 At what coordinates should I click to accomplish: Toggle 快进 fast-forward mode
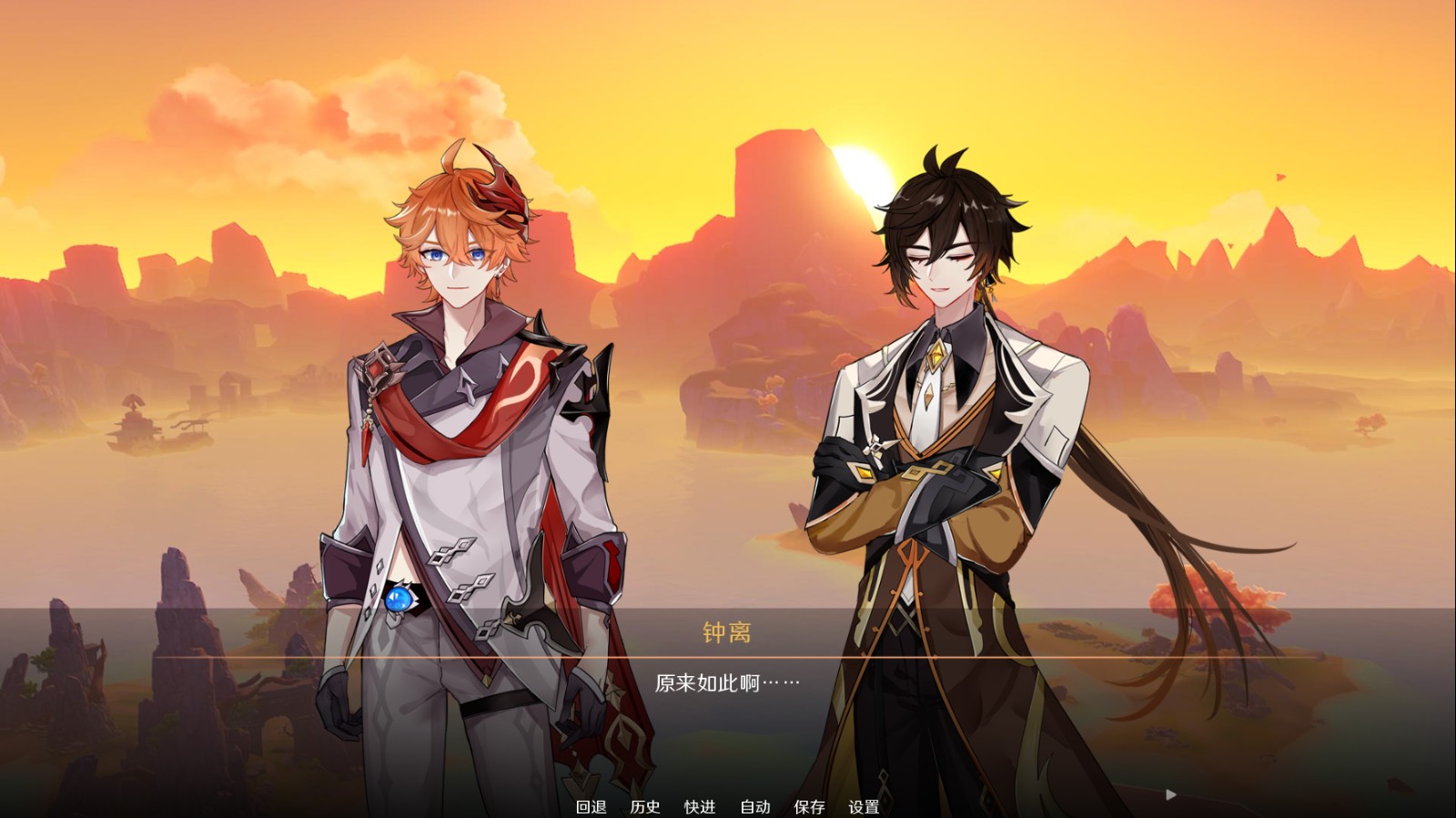coord(699,806)
